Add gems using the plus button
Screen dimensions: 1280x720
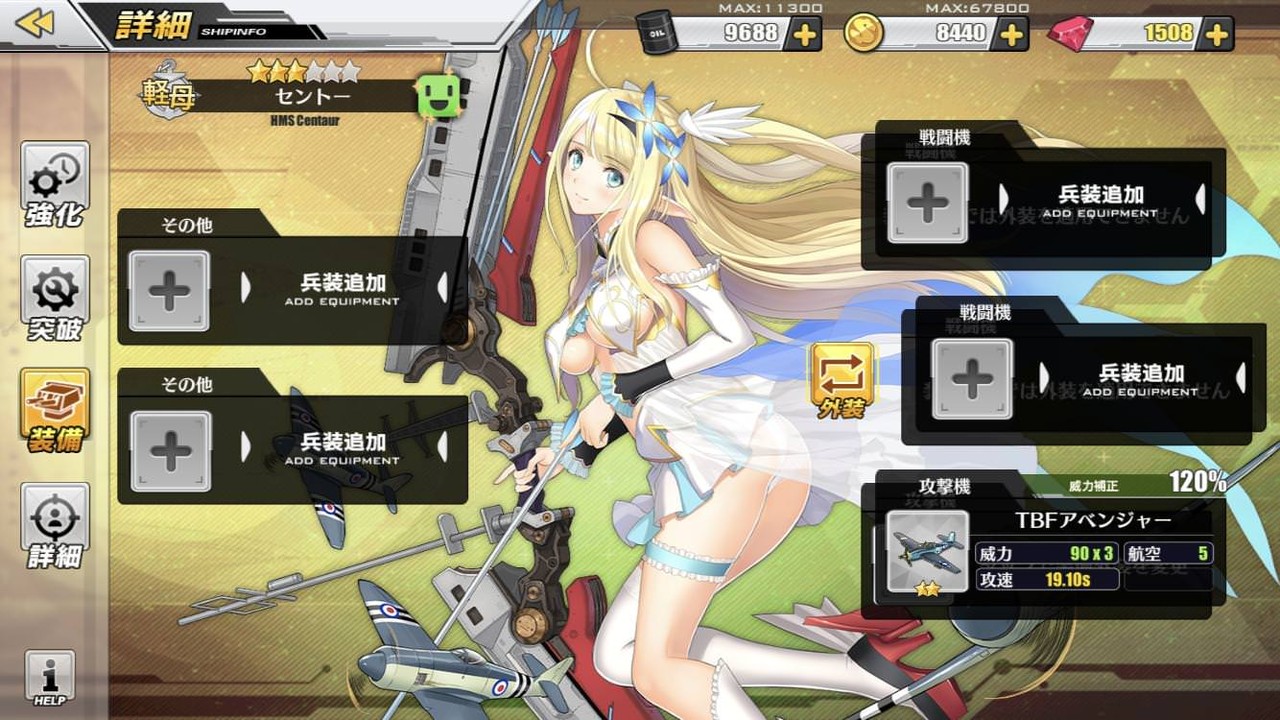pos(1216,32)
